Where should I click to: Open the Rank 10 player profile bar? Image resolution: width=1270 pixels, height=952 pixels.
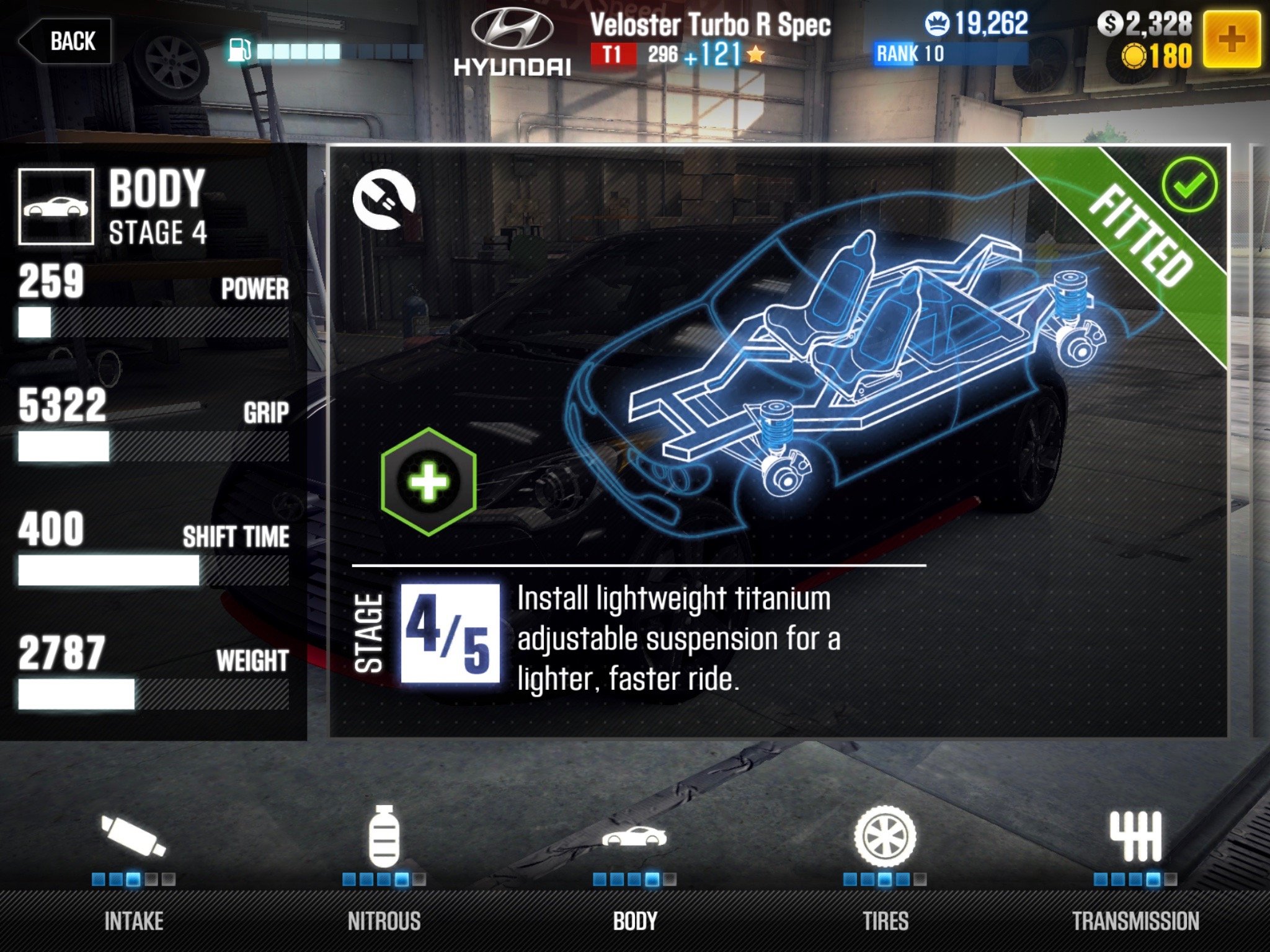950,54
